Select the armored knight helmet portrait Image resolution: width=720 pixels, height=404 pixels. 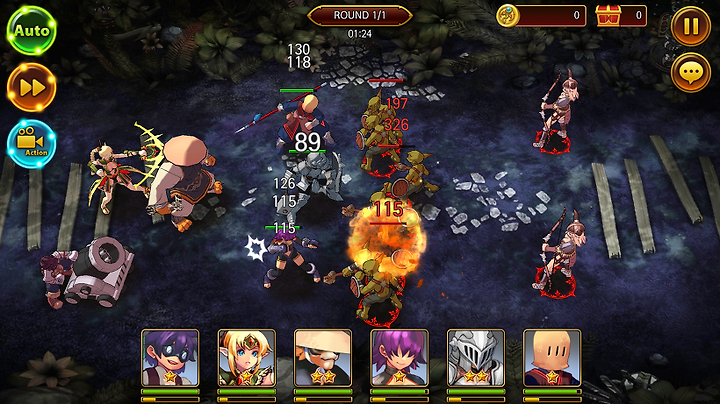tap(475, 358)
